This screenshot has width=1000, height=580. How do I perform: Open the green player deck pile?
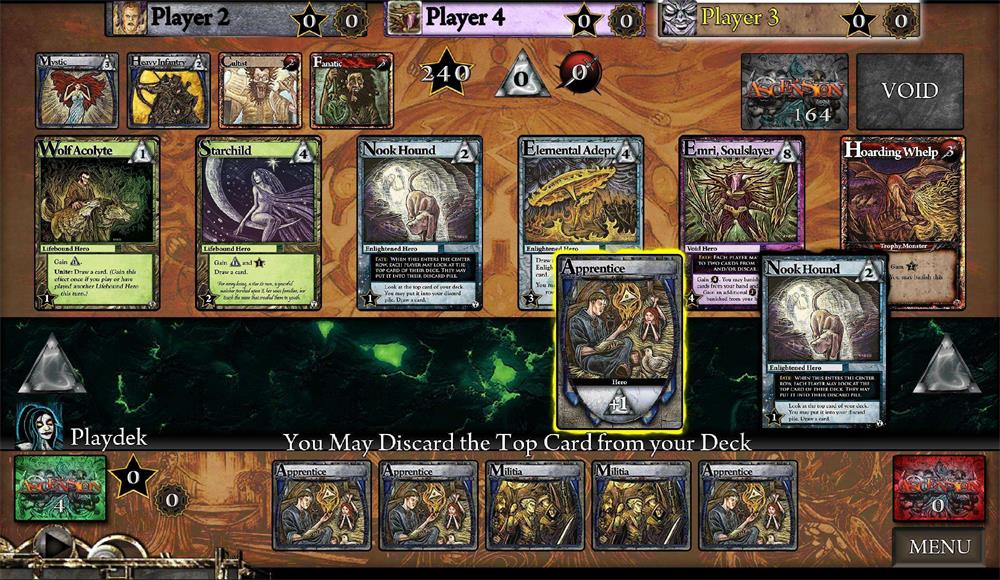click(x=60, y=488)
